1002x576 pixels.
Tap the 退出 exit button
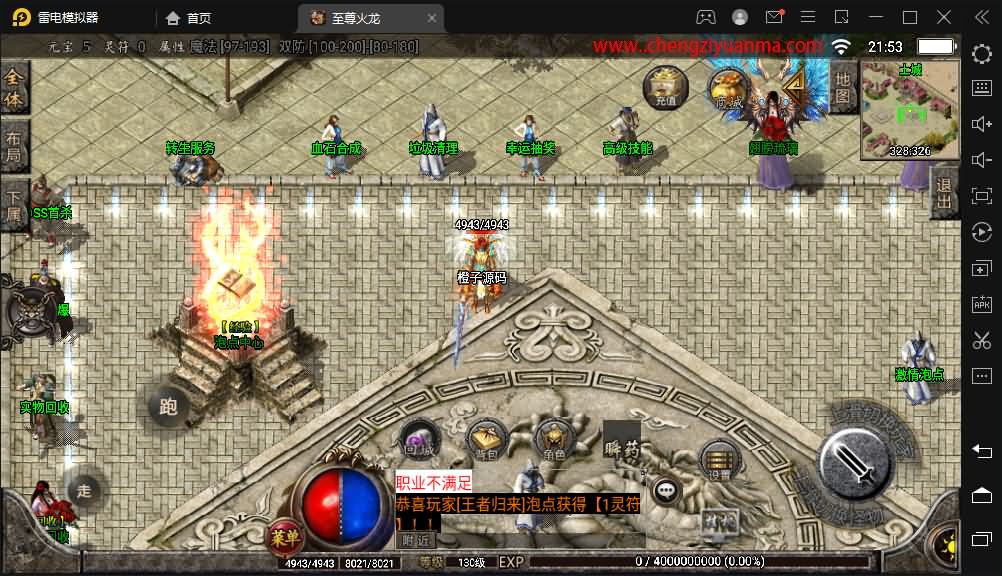point(942,193)
